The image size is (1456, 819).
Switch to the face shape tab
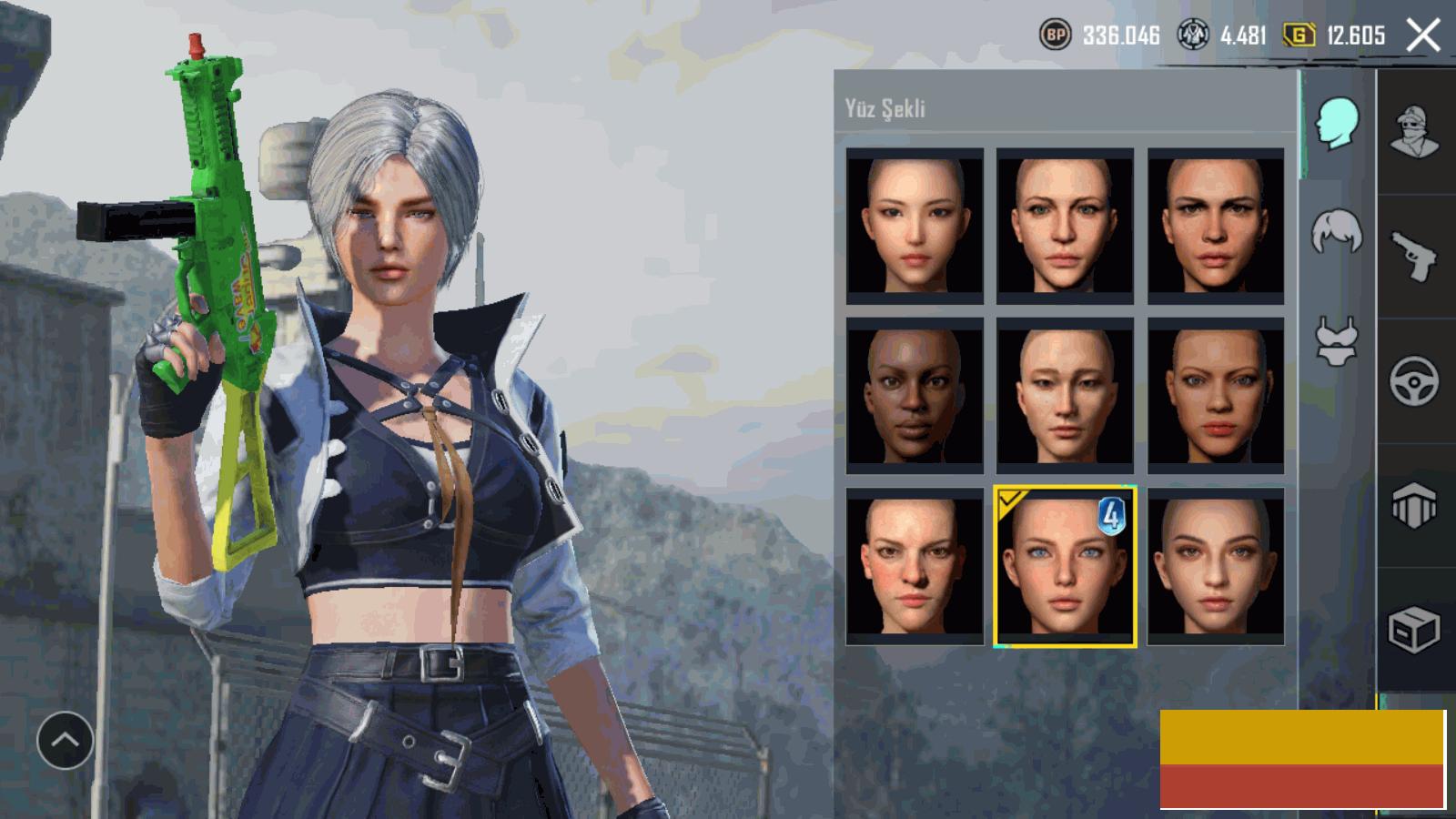pyautogui.click(x=1337, y=124)
